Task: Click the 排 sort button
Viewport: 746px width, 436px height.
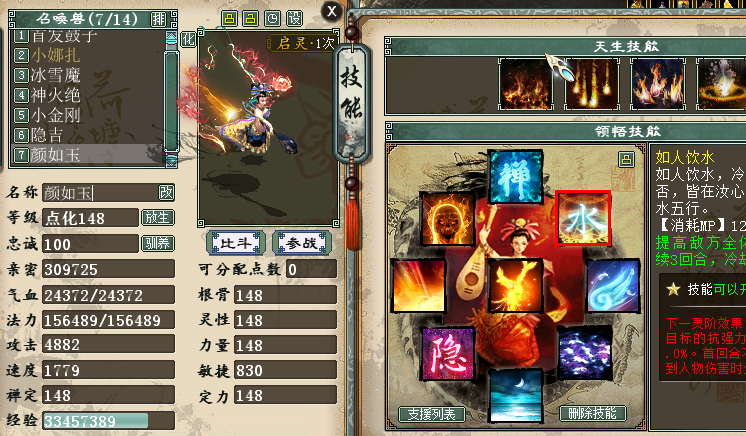Action: (159, 19)
